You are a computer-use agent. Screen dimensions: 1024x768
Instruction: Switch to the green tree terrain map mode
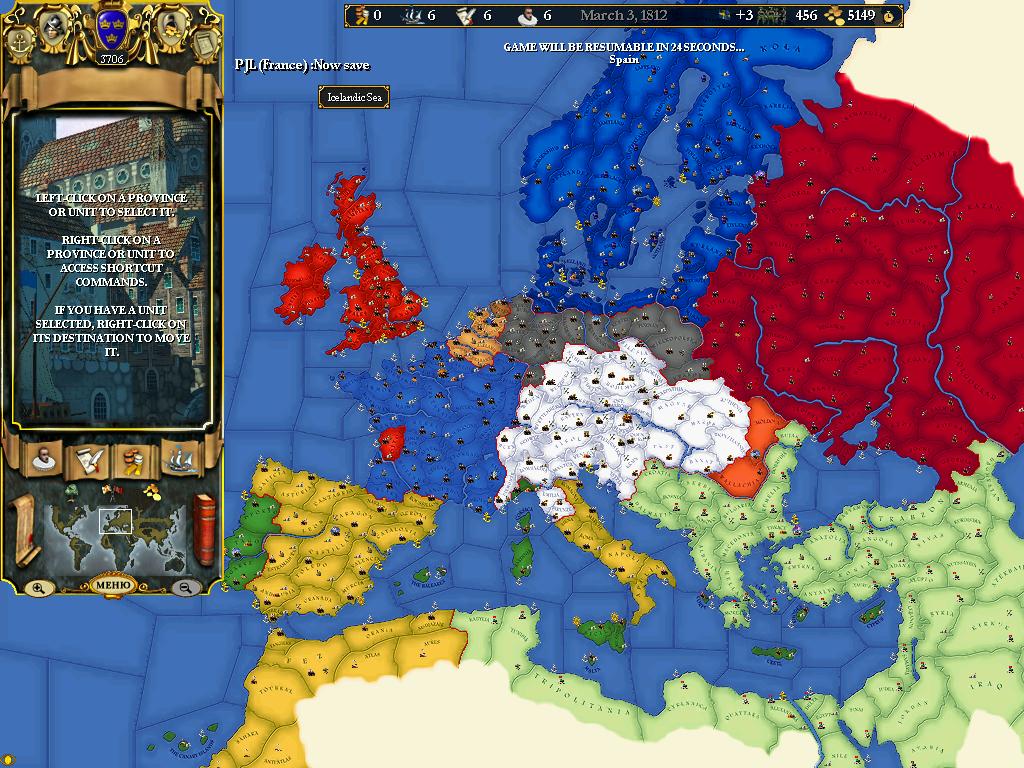tap(72, 490)
